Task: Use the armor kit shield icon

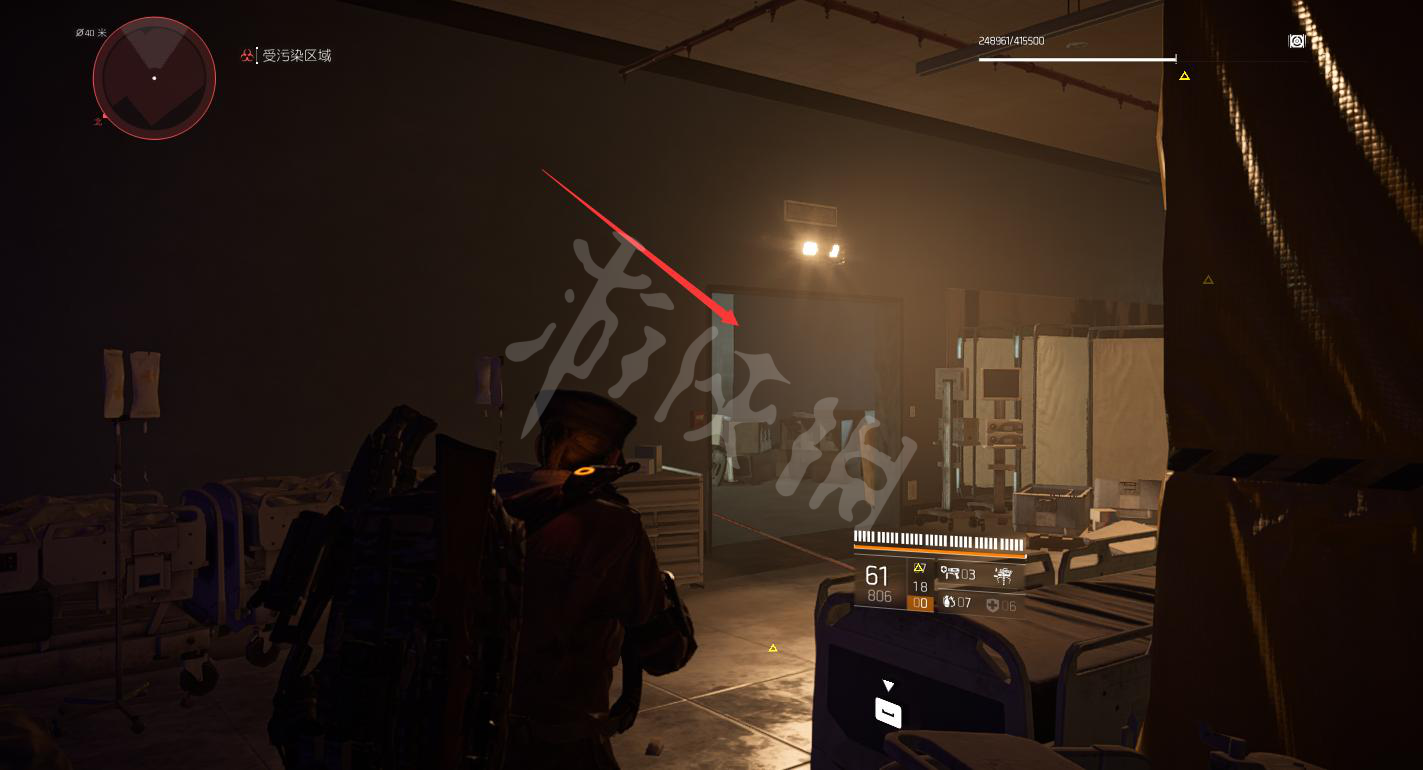Action: pyautogui.click(x=992, y=605)
